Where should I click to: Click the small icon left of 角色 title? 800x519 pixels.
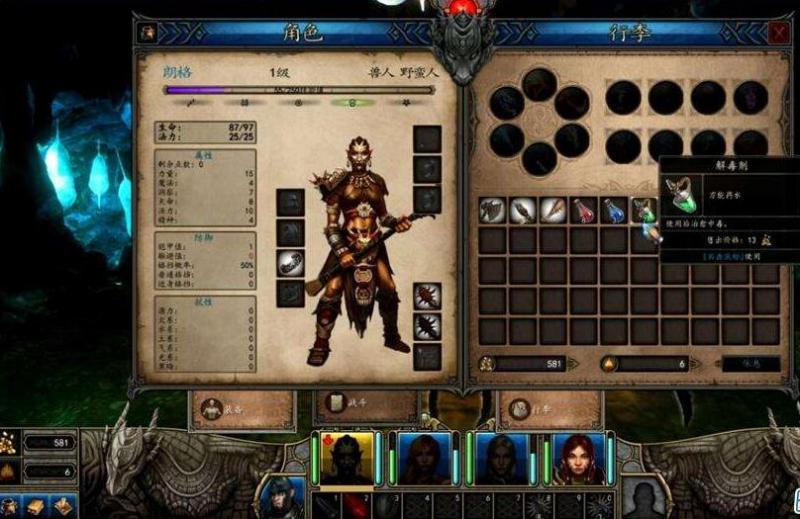coord(148,32)
